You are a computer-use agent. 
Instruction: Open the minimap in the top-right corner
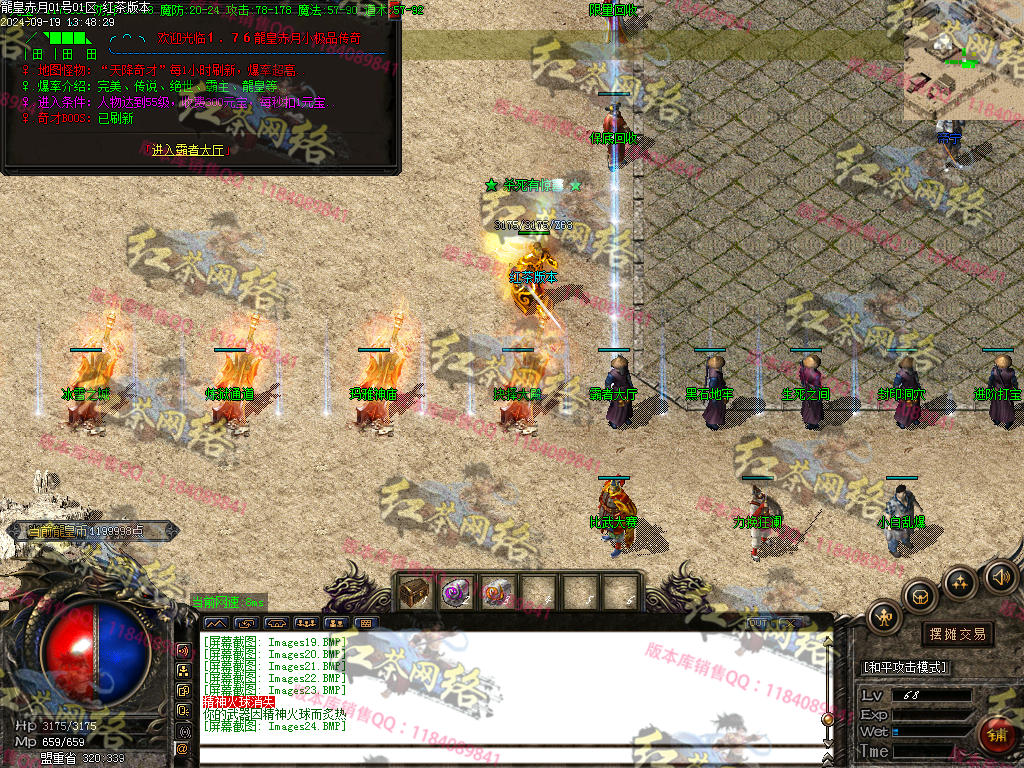[963, 60]
